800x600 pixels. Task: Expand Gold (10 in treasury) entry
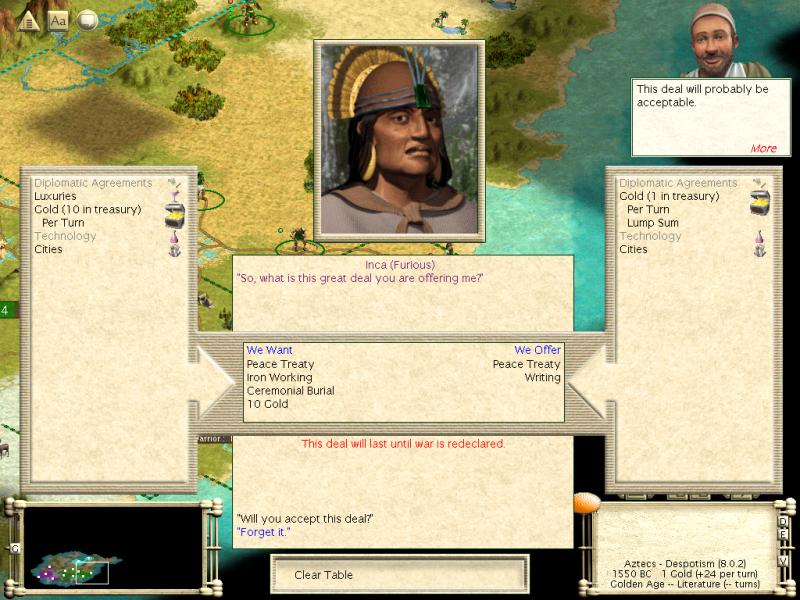[x=87, y=210]
